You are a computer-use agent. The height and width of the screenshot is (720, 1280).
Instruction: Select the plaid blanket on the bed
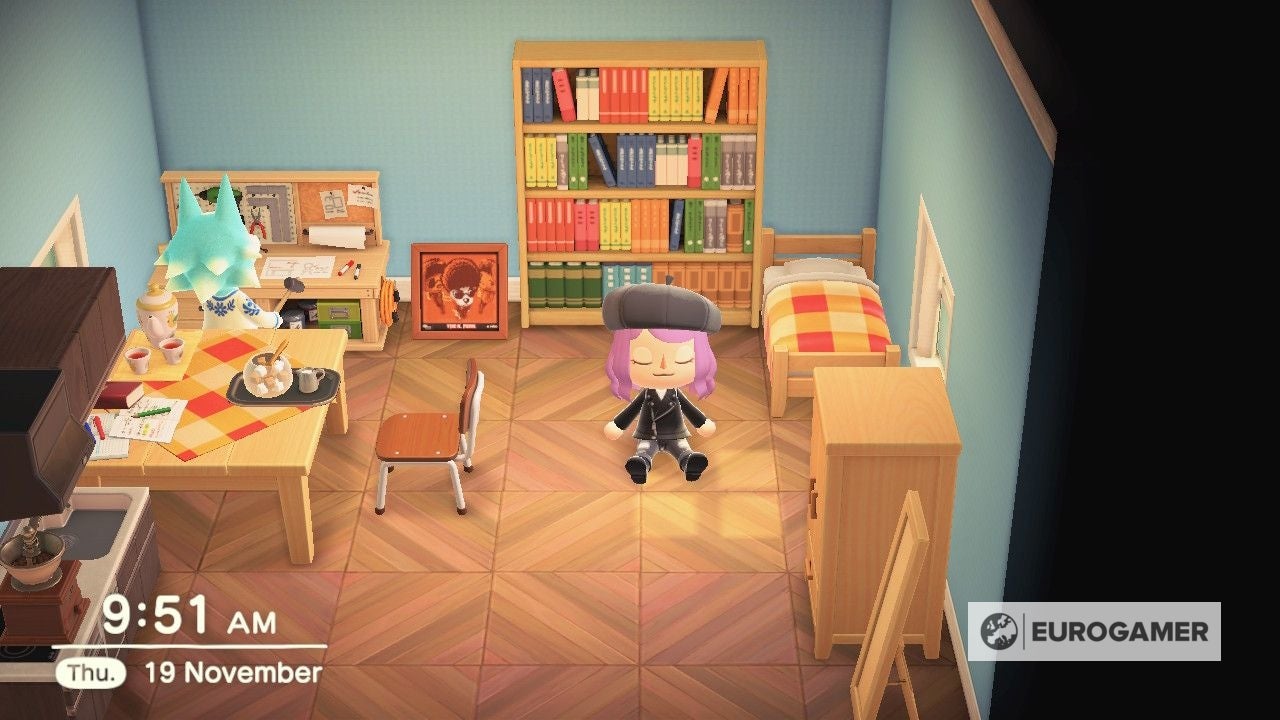point(830,320)
